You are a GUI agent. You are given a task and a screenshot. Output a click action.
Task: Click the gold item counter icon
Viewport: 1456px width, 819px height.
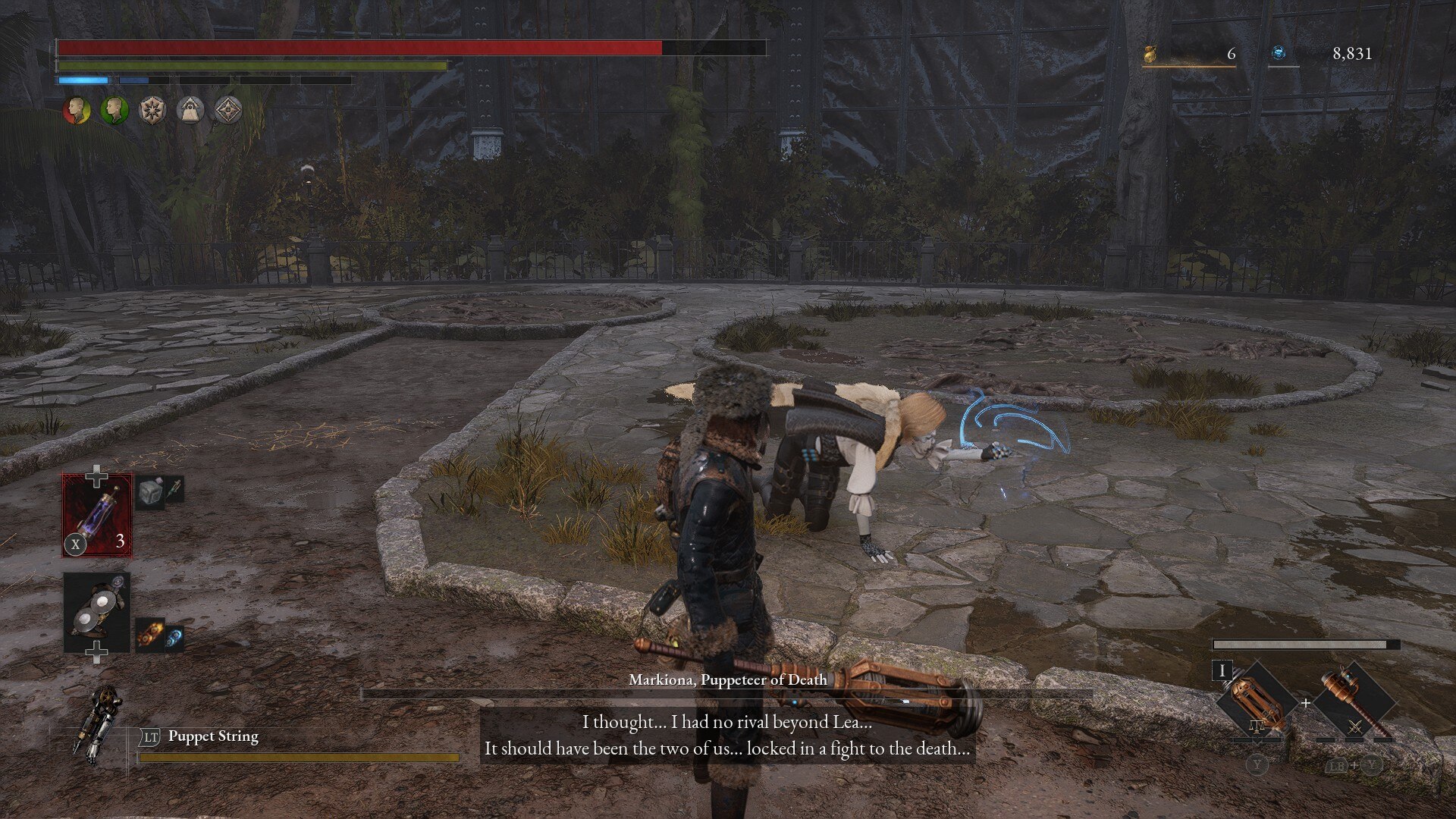point(1150,54)
